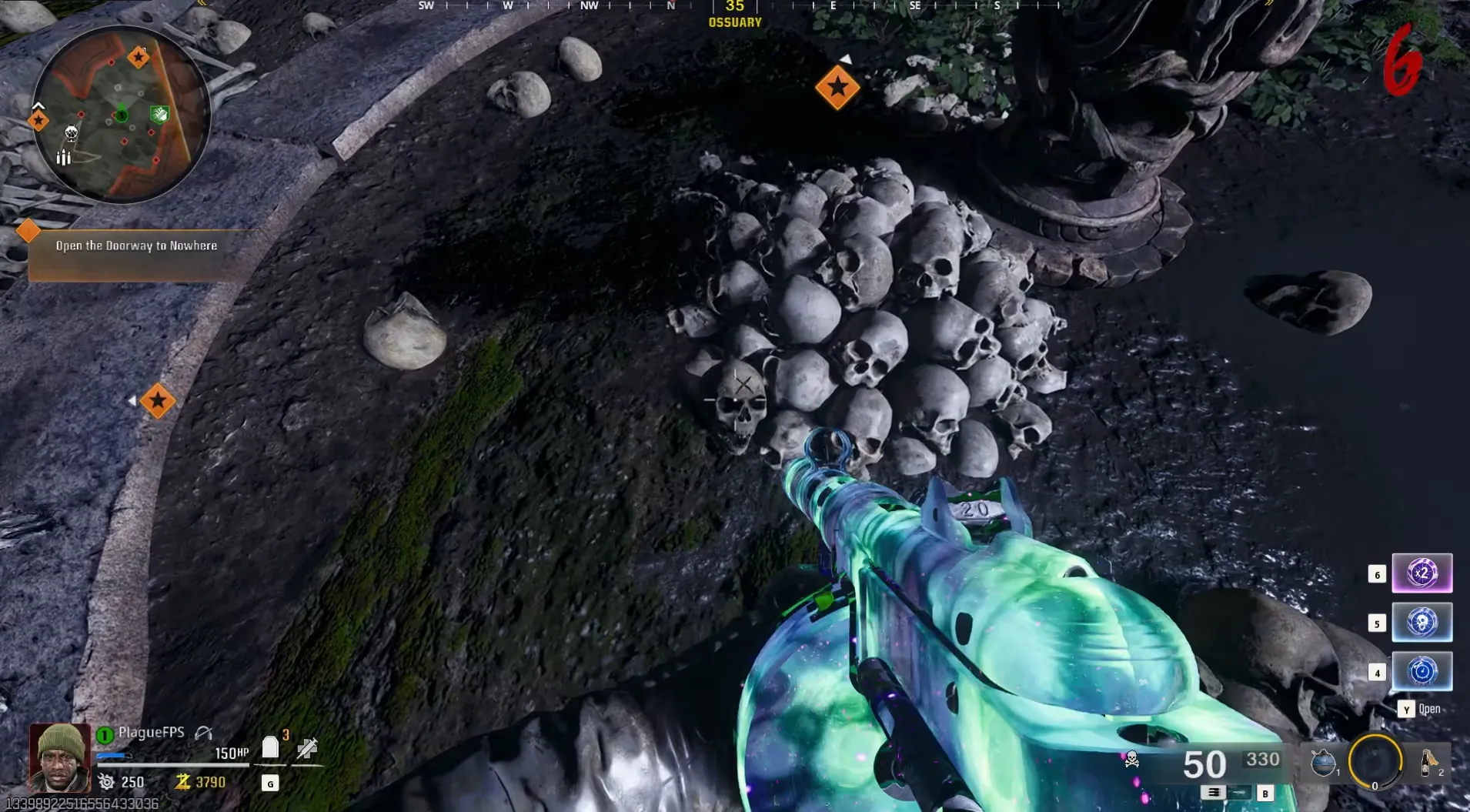Image resolution: width=1470 pixels, height=812 pixels.
Task: Click the PlagueFPS operator portrait
Action: (x=59, y=758)
